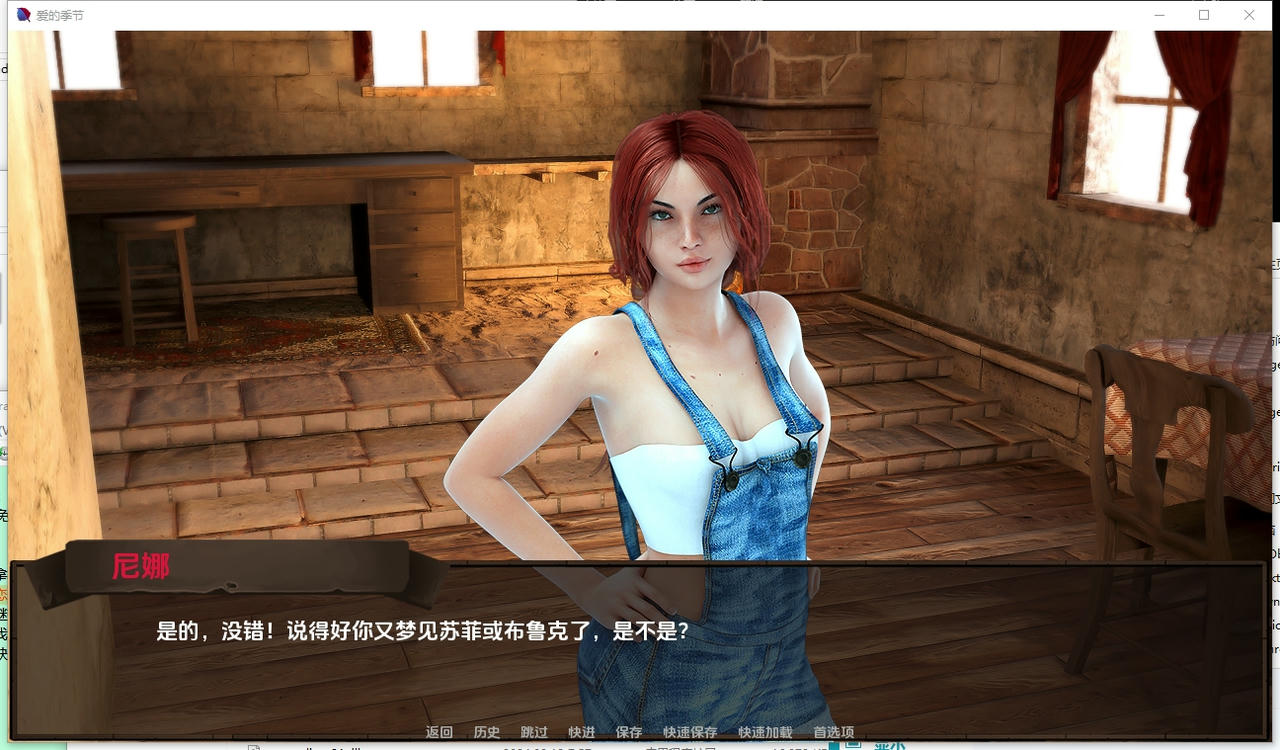Toggle 快进 auto-advance mode
Screen dimensions: 1280x750
[581, 732]
